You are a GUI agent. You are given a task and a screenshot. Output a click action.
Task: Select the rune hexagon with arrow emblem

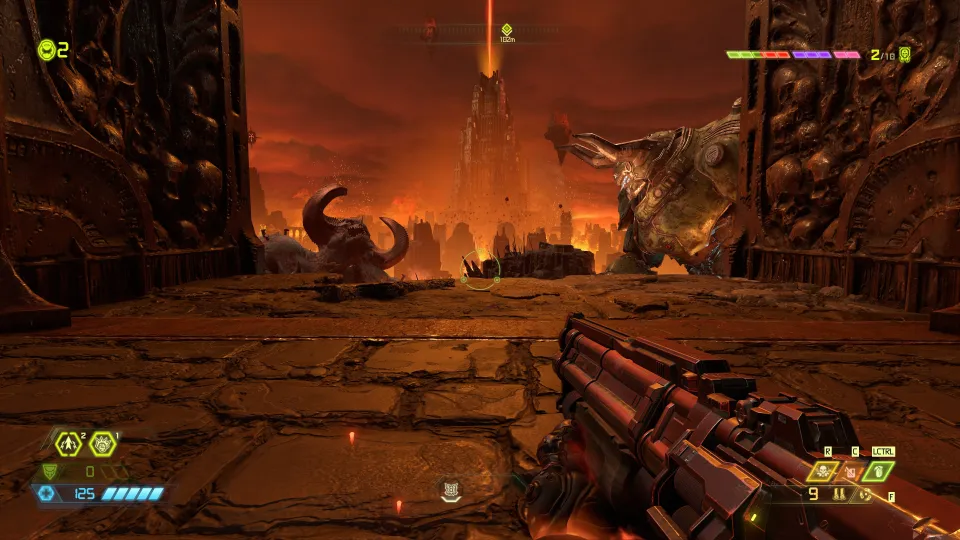point(68,442)
